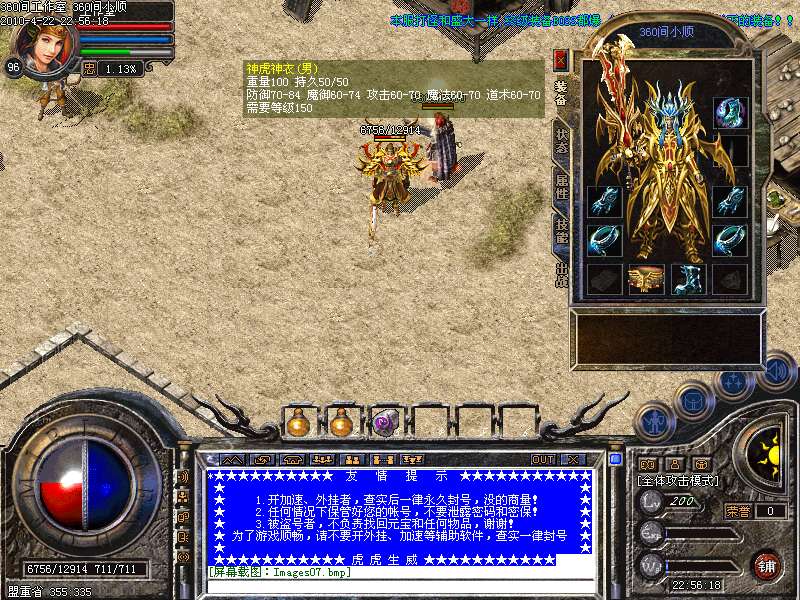The image size is (800, 600).
Task: Click the chat text input line
Action: [x=400, y=586]
